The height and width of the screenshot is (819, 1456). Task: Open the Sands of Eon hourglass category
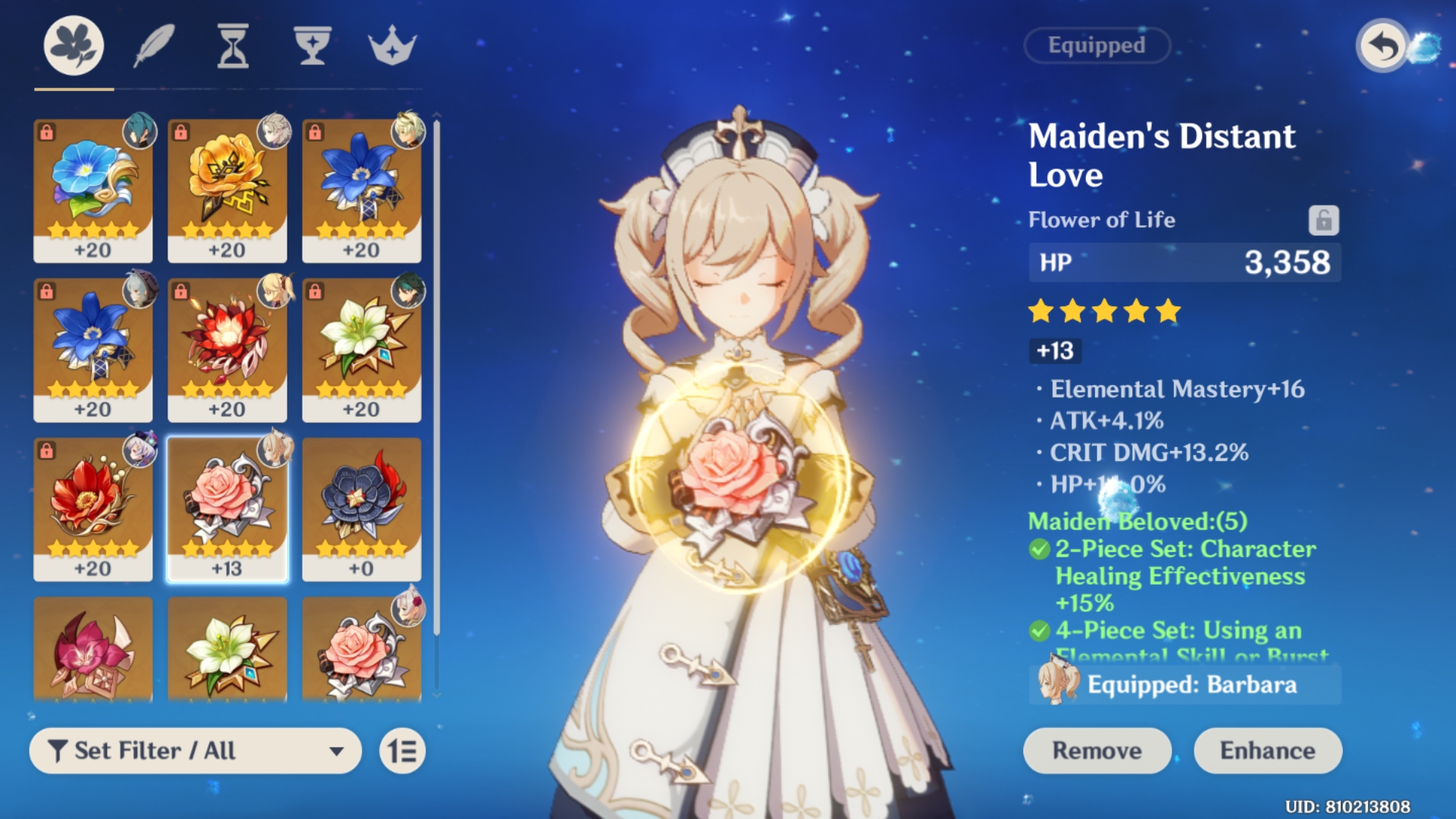click(232, 45)
